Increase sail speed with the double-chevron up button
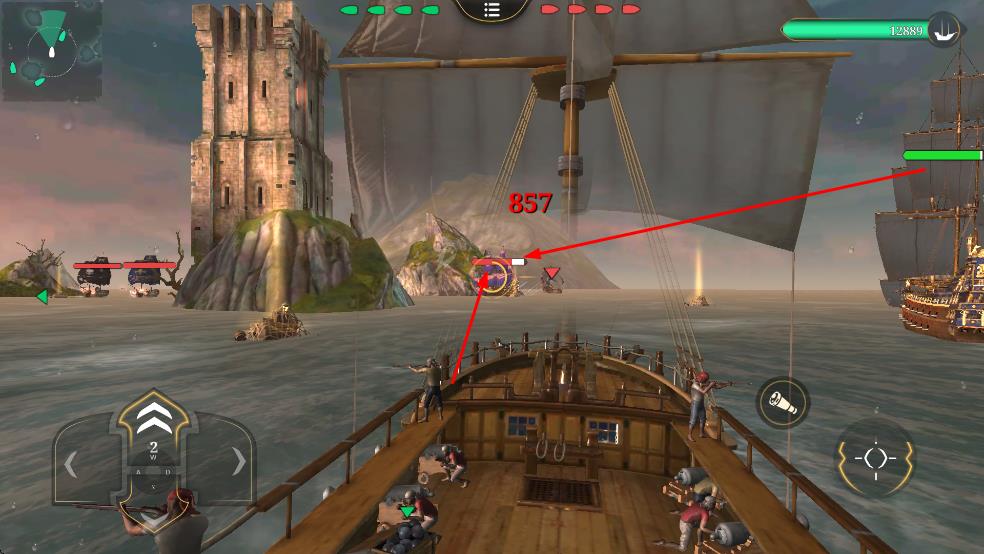The height and width of the screenshot is (554, 984). pos(153,415)
